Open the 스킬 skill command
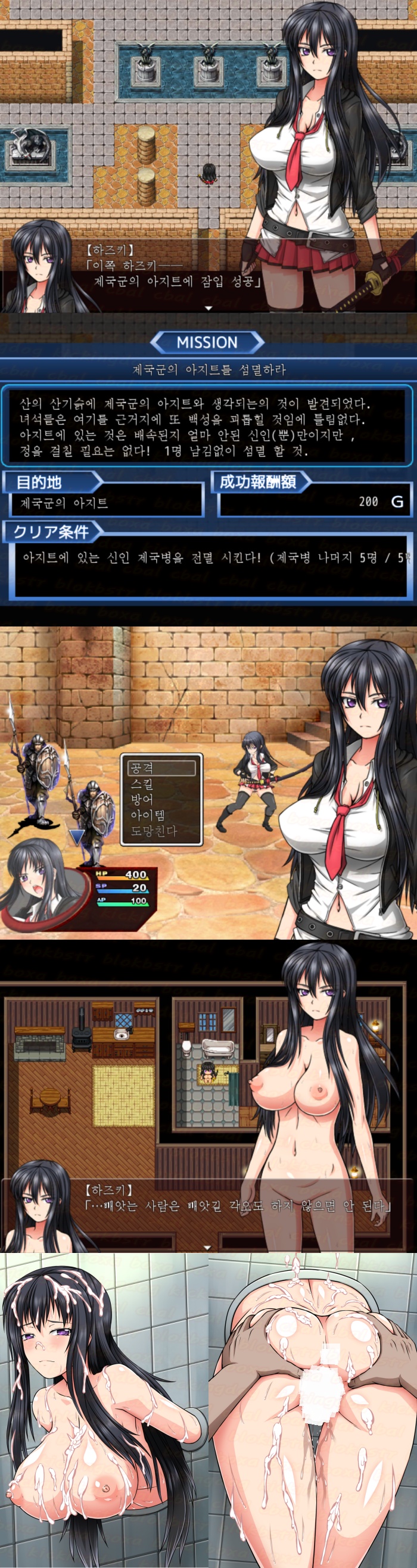 tap(142, 784)
